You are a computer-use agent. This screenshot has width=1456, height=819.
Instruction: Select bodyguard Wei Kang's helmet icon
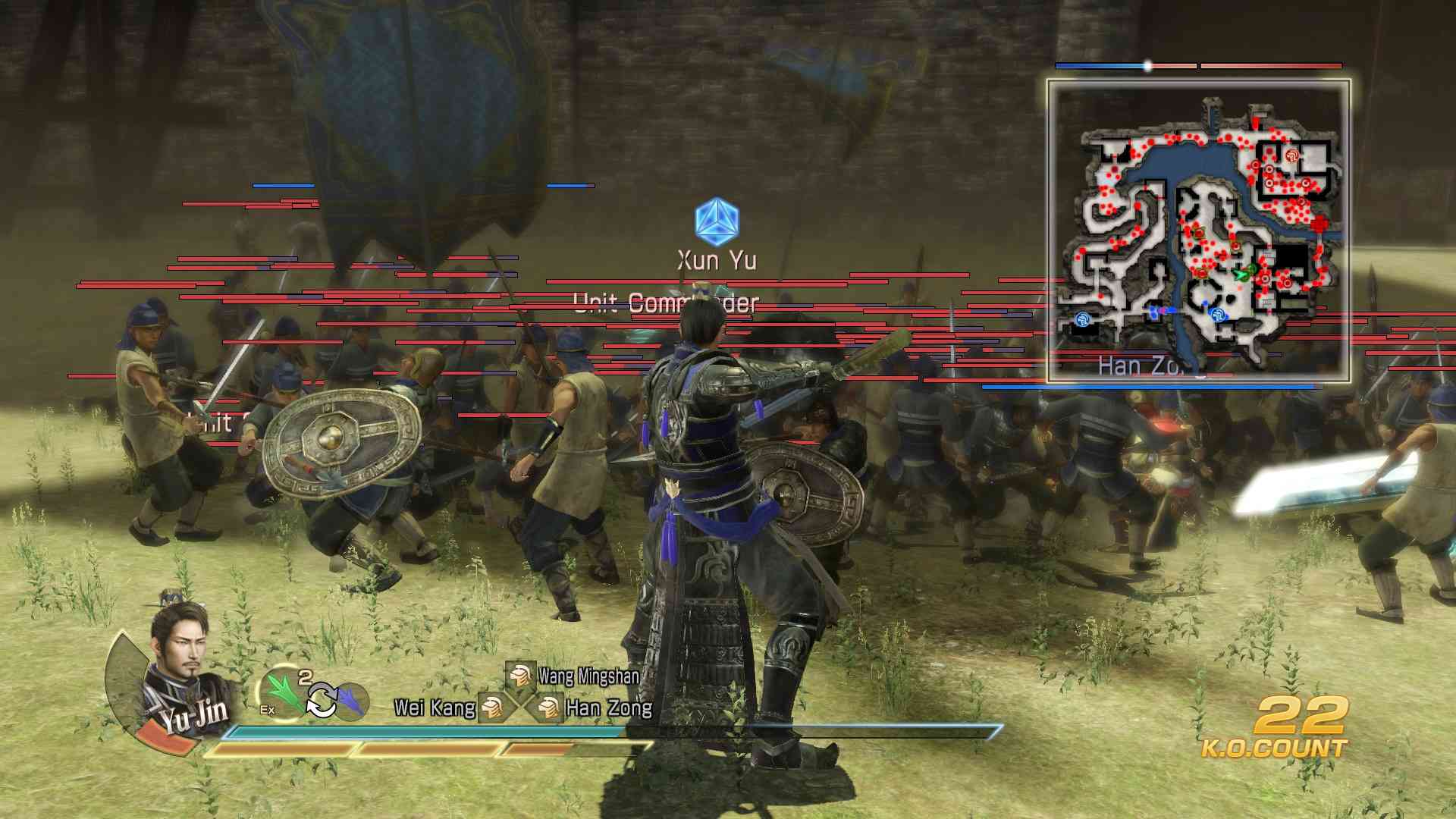[x=491, y=709]
